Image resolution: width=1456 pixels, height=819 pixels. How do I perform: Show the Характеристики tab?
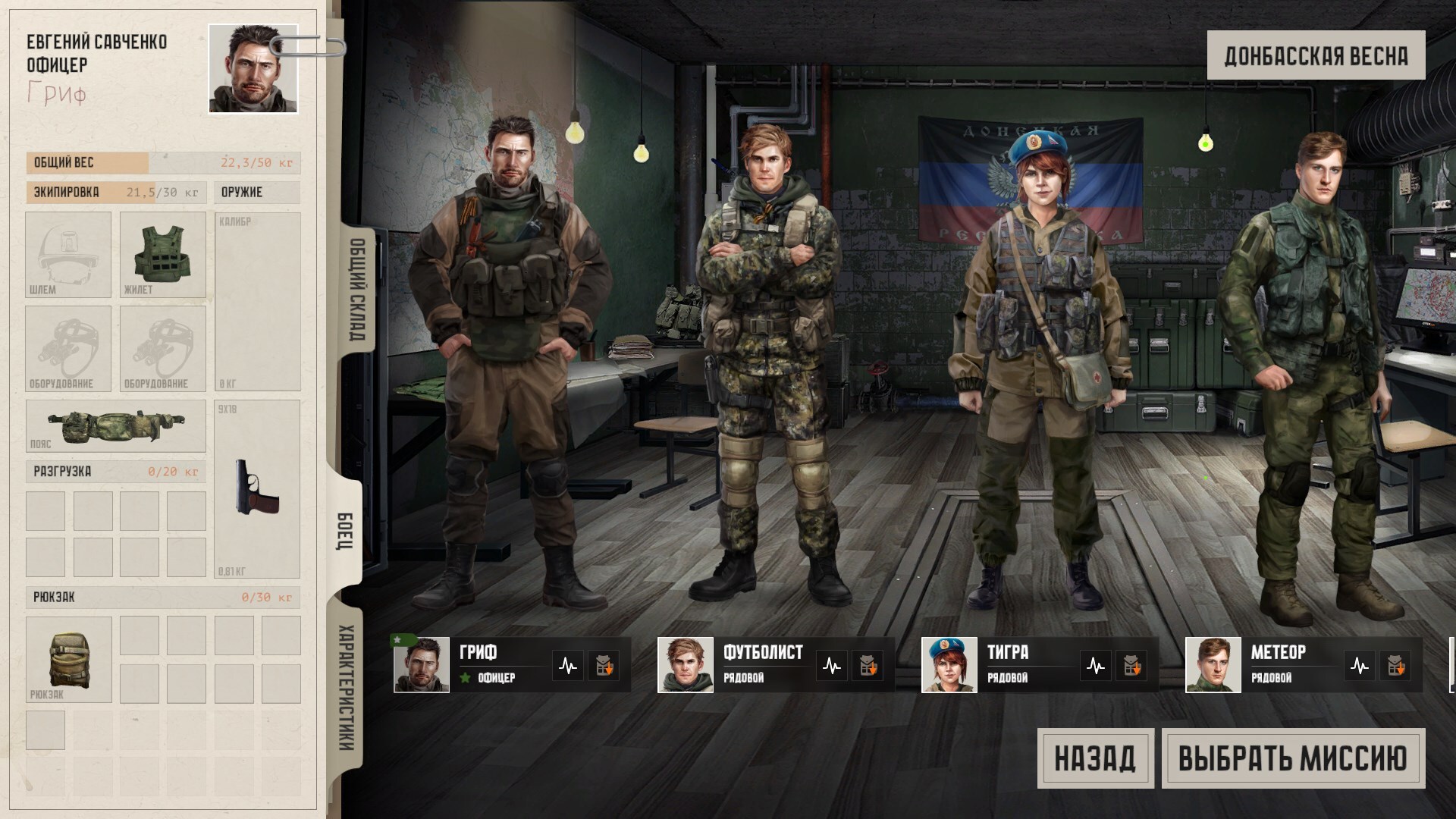point(346,688)
